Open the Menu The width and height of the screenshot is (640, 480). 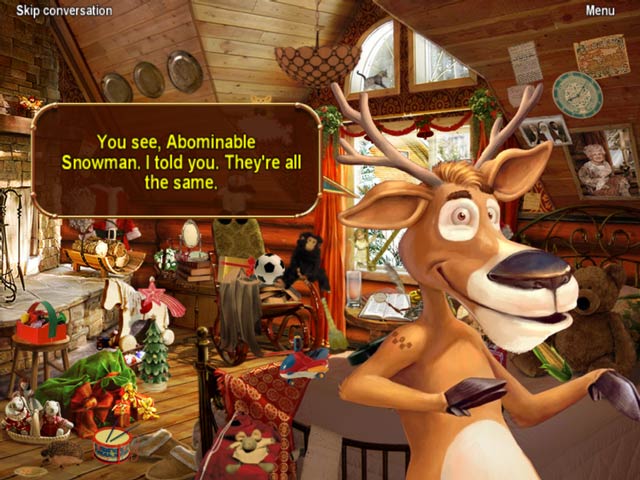[x=599, y=11]
